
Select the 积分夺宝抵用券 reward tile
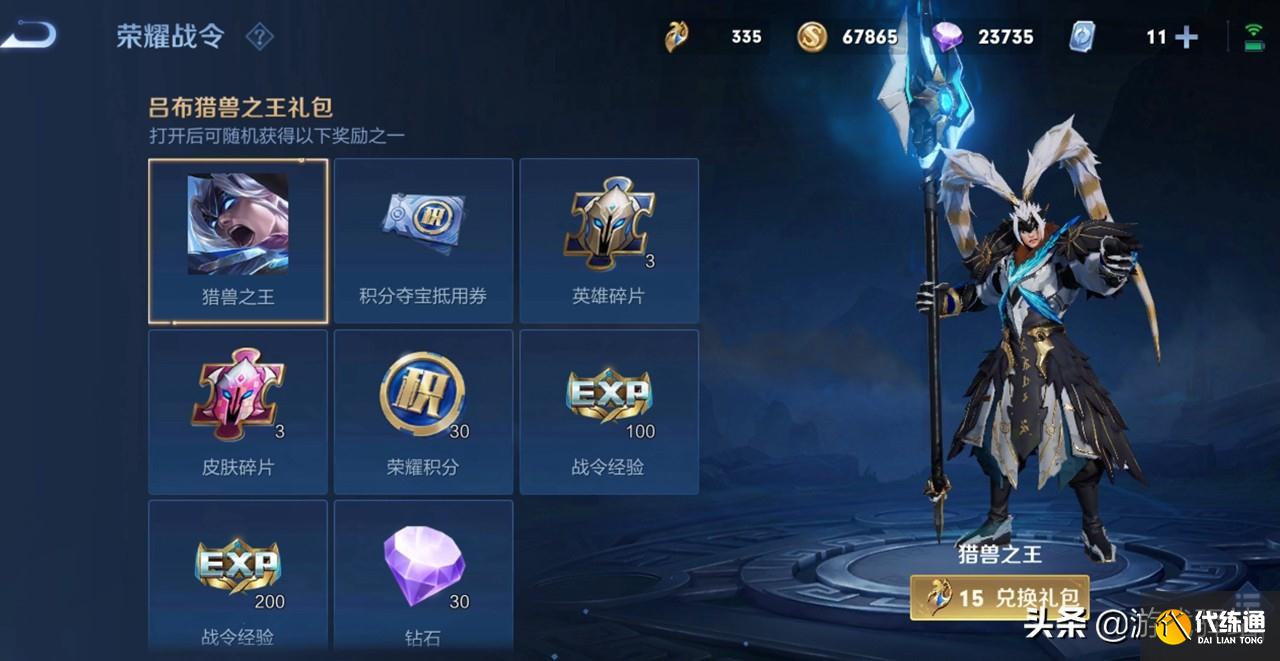423,241
